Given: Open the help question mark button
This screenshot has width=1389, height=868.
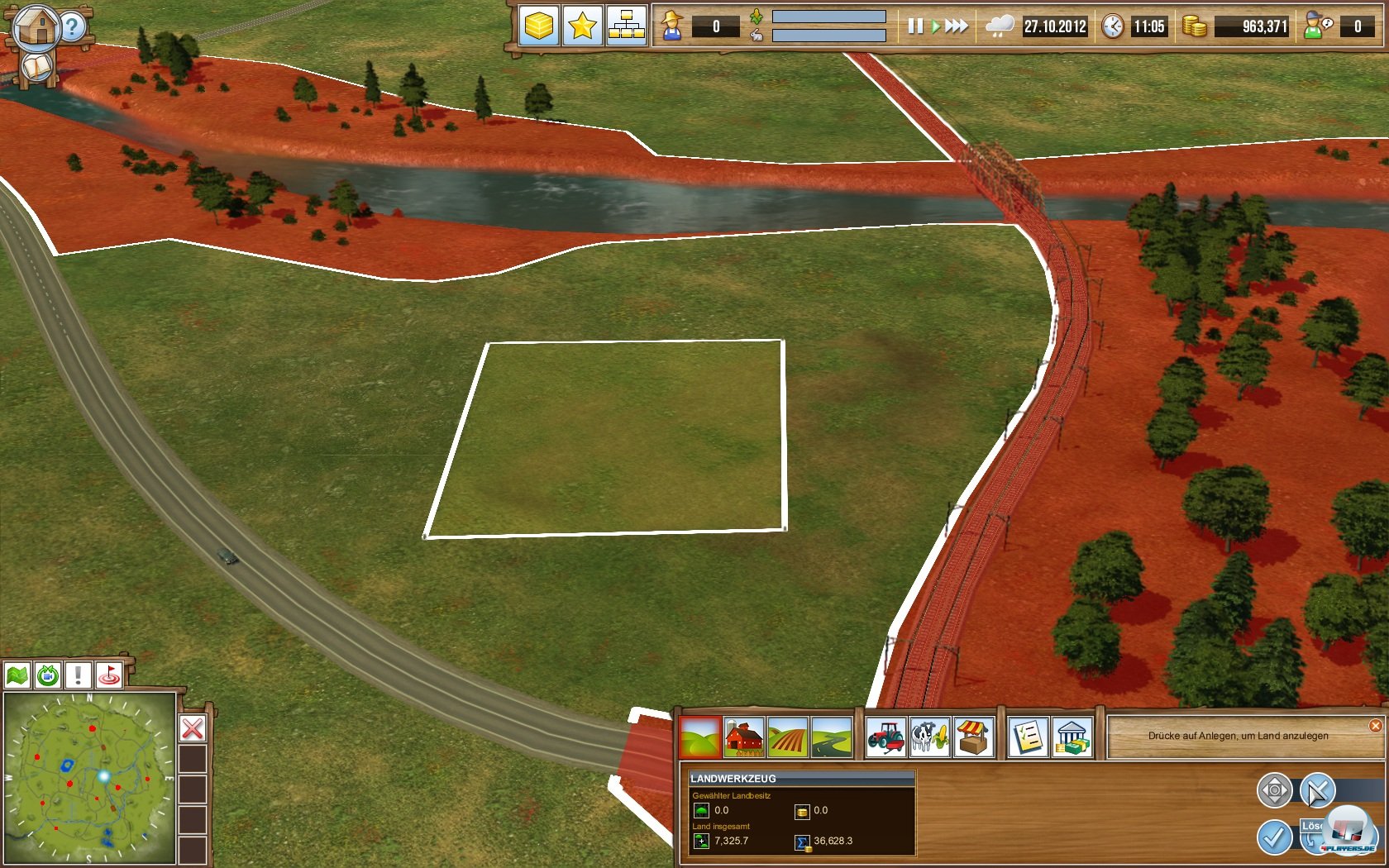Looking at the screenshot, I should 73,26.
